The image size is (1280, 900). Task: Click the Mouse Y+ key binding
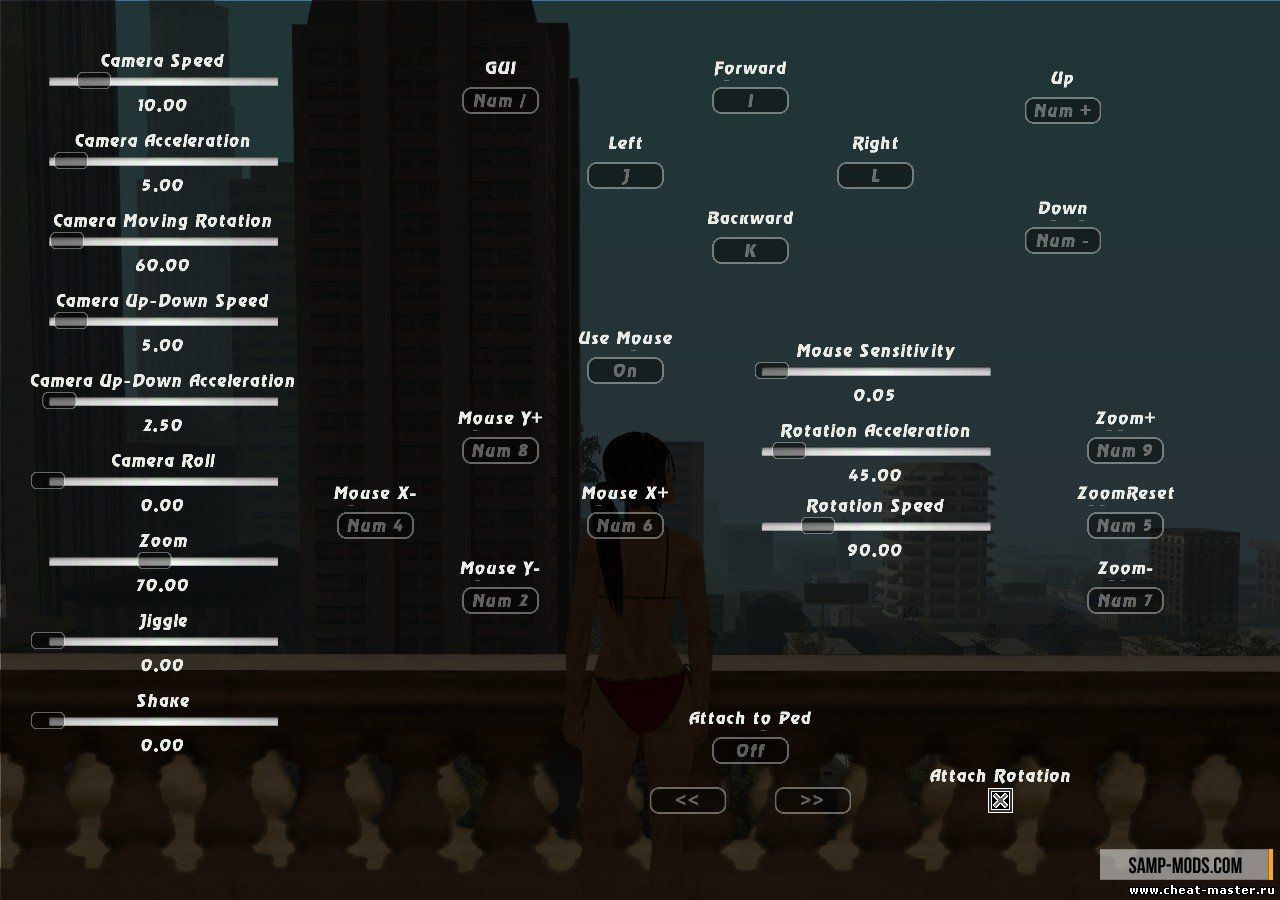point(500,451)
